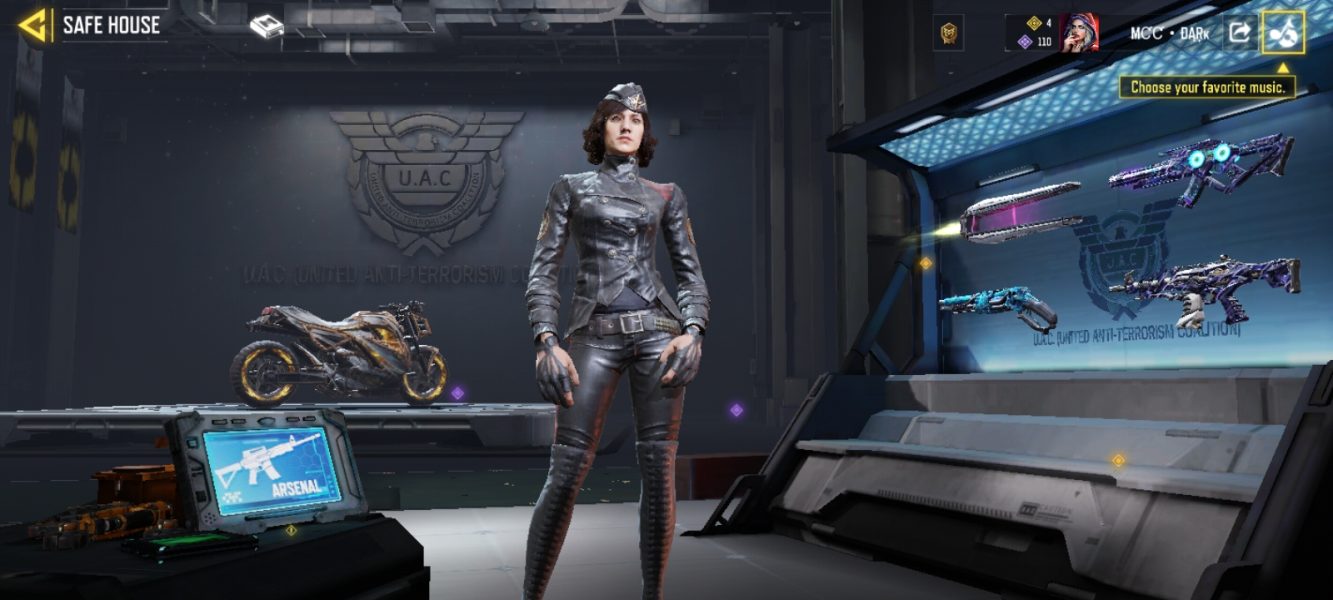Open the music selection button

coord(1283,33)
